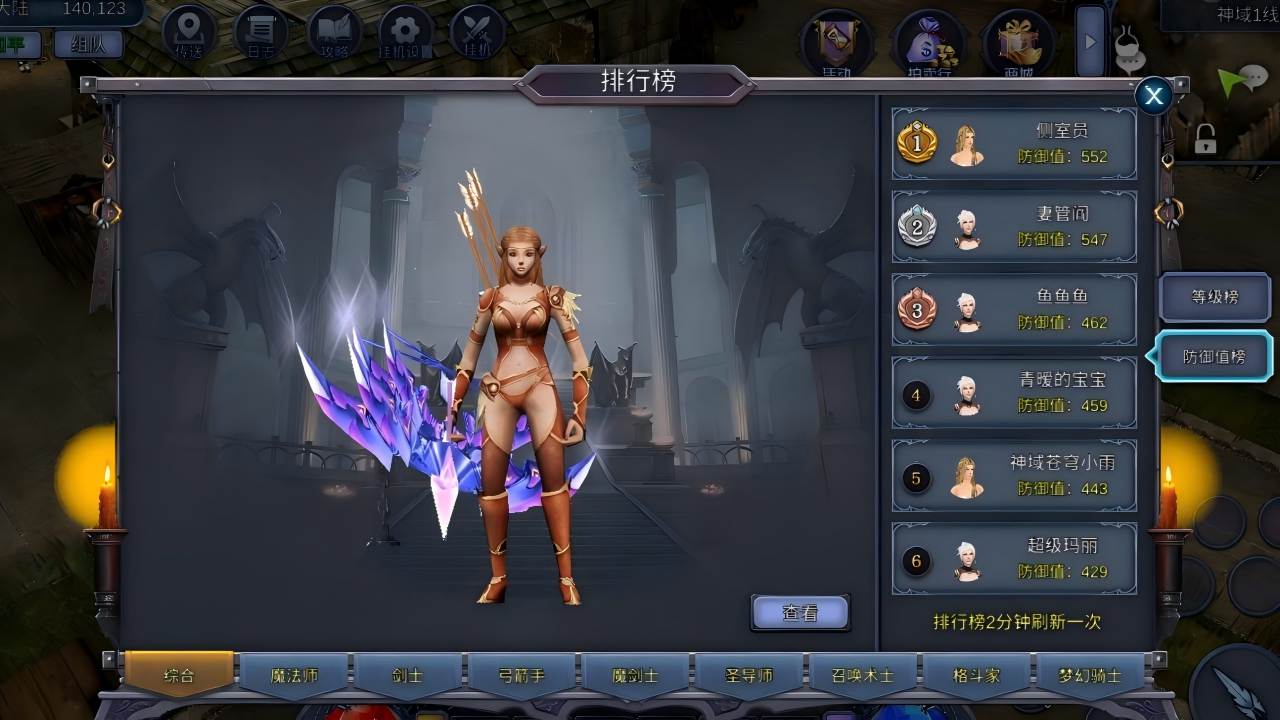Switch to the 等级榜 level ranking
The image size is (1280, 720).
[1214, 297]
